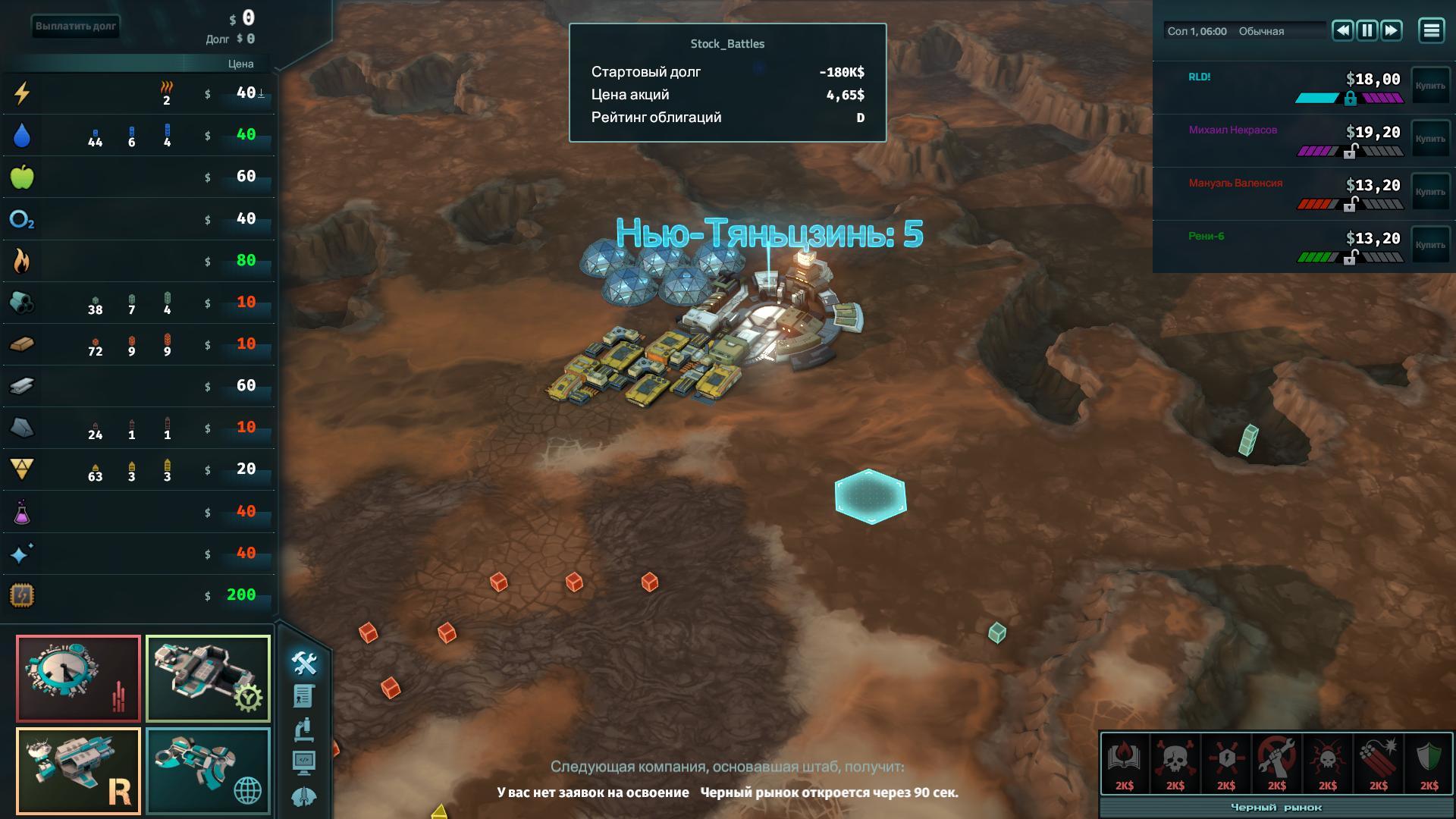Open the main menu hamburger button
Image resolution: width=1456 pixels, height=819 pixels.
click(x=1431, y=30)
